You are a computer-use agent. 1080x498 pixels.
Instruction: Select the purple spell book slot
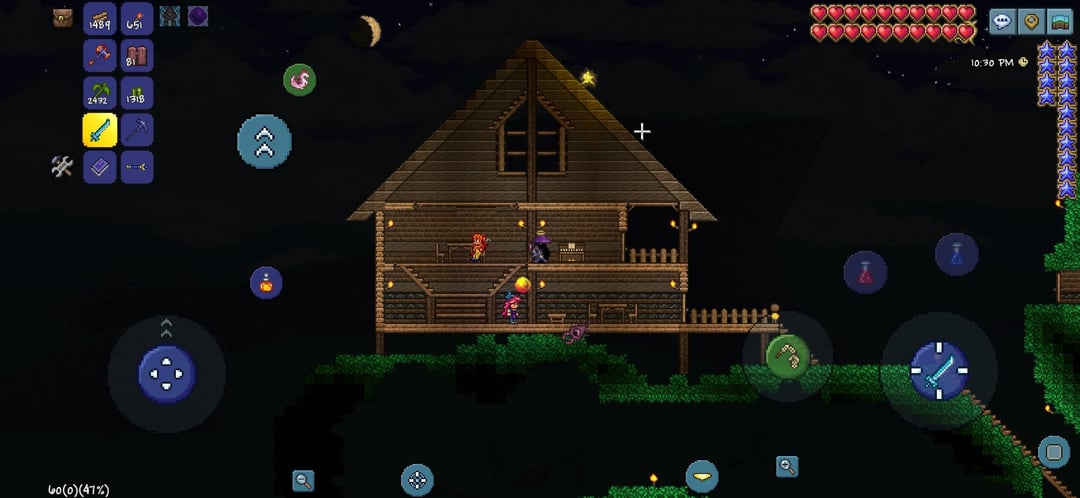(x=99, y=167)
